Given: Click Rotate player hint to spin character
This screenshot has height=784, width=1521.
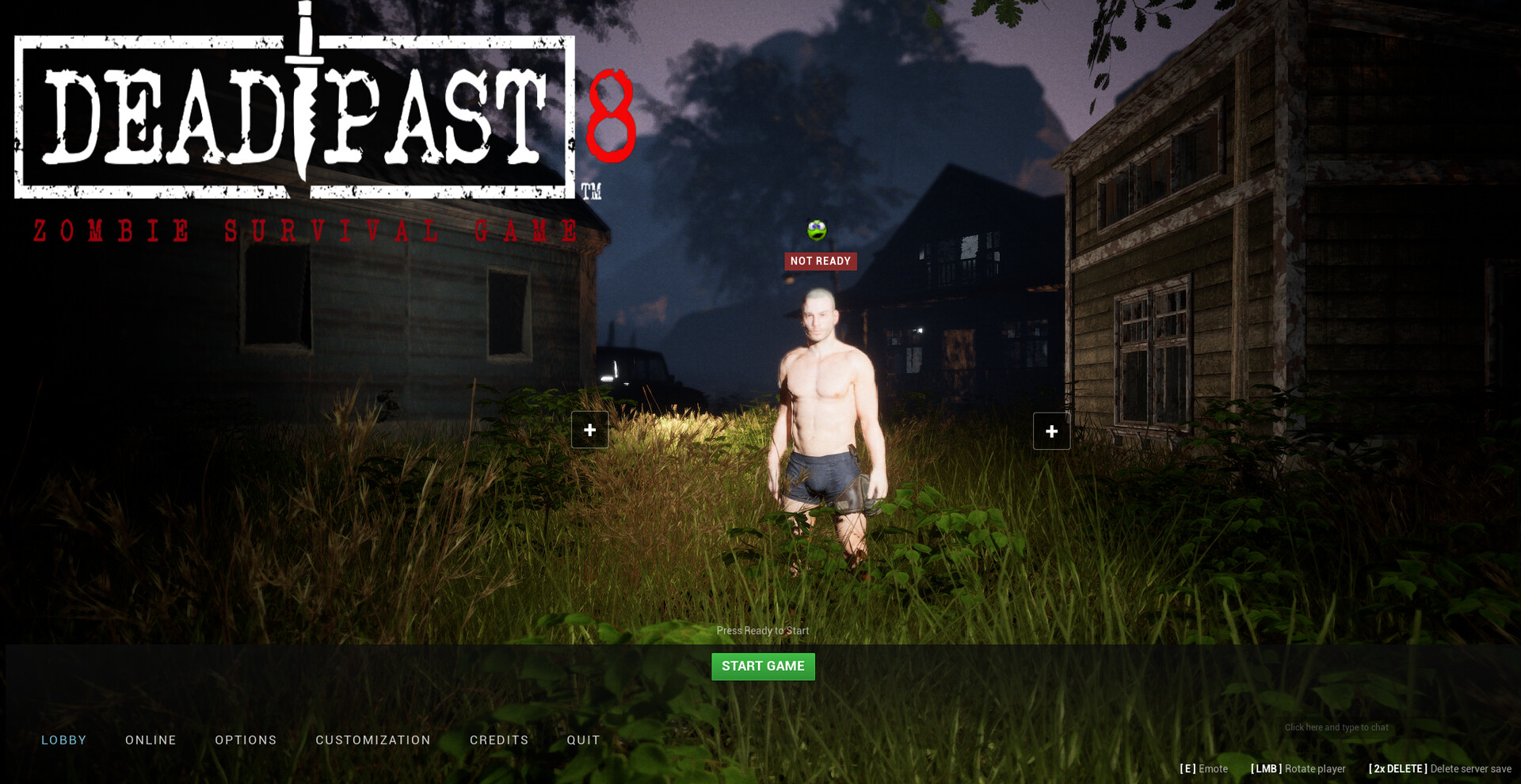Looking at the screenshot, I should tap(1298, 768).
